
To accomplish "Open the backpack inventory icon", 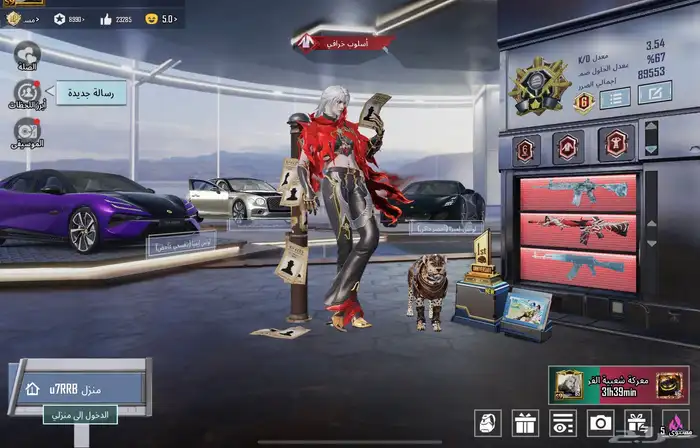I will (x=489, y=423).
